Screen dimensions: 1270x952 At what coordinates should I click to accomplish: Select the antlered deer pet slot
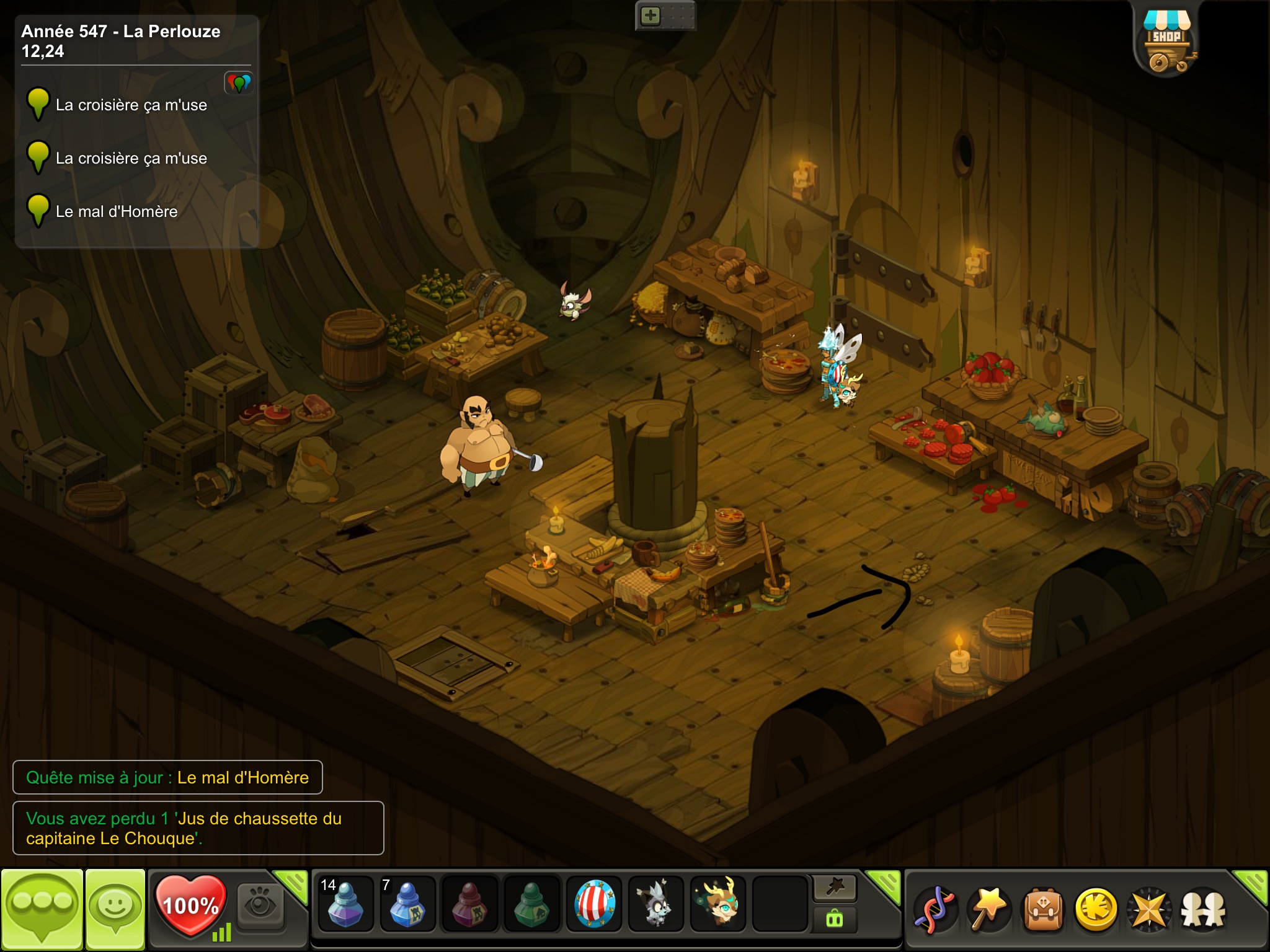(717, 903)
